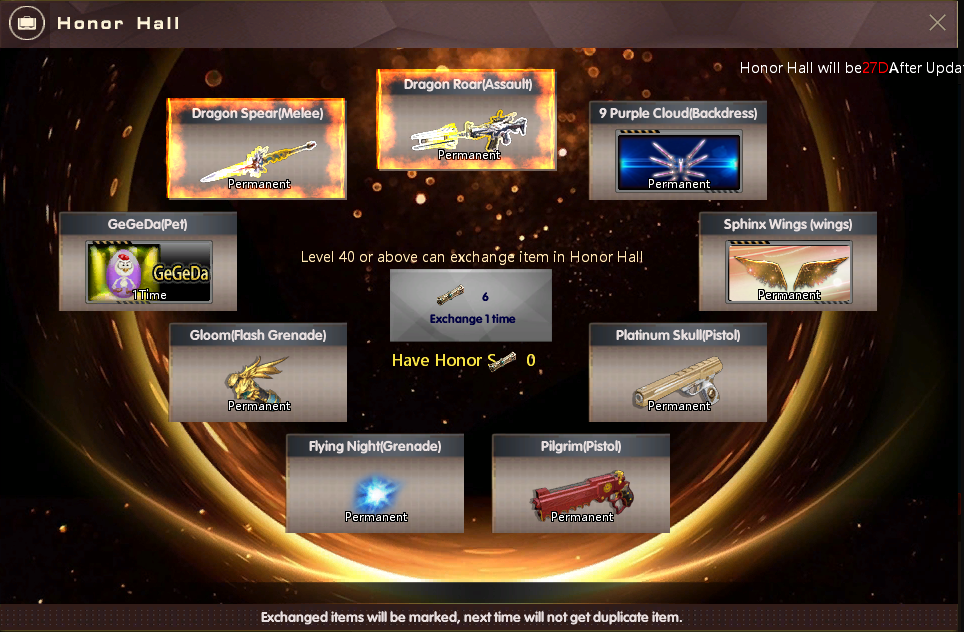Click the Honor Hall briefcase icon
The height and width of the screenshot is (632, 964).
tap(26, 23)
